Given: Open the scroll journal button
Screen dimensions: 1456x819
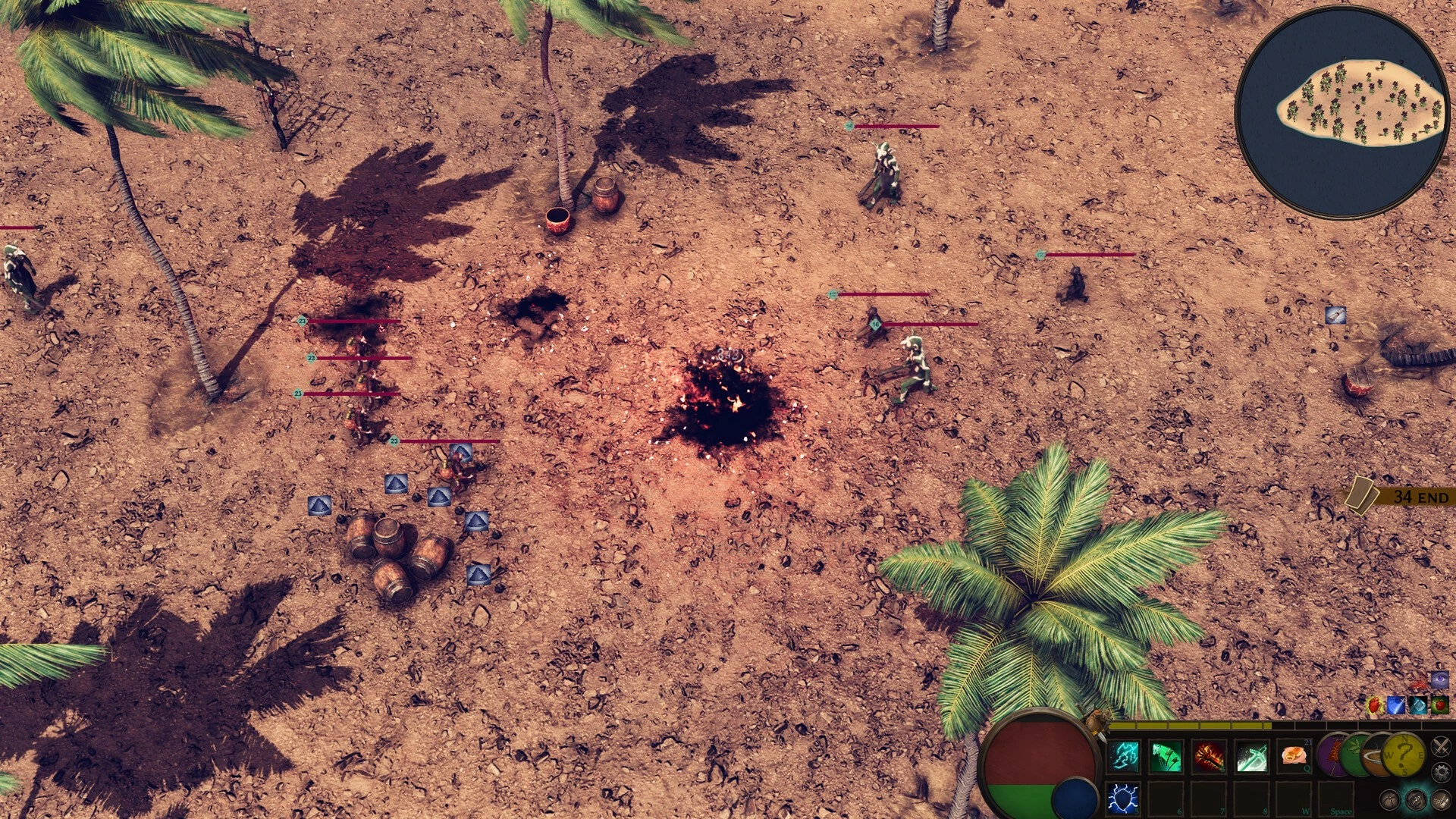Looking at the screenshot, I should [x=1440, y=799].
